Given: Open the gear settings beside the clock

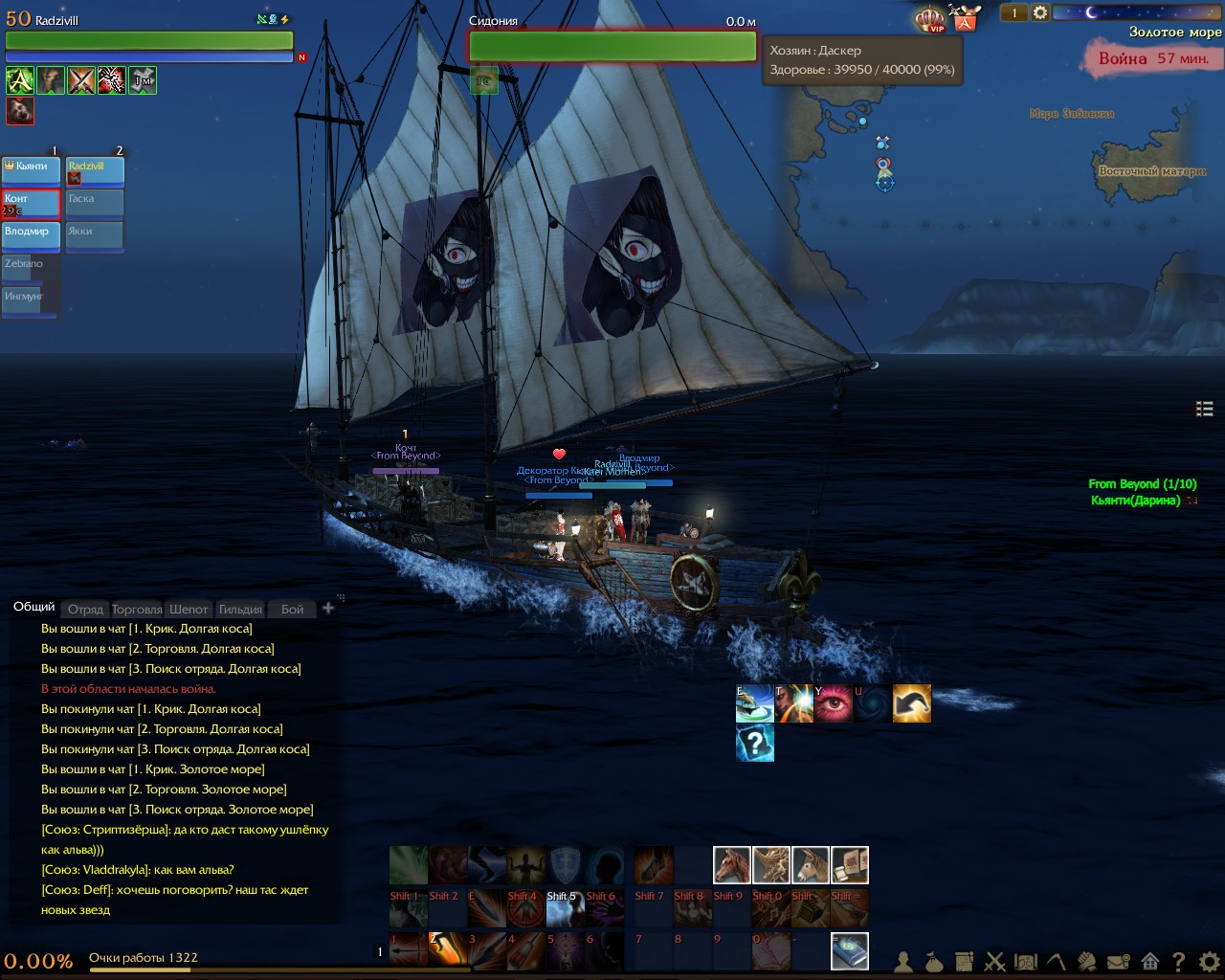Looking at the screenshot, I should (x=1040, y=12).
